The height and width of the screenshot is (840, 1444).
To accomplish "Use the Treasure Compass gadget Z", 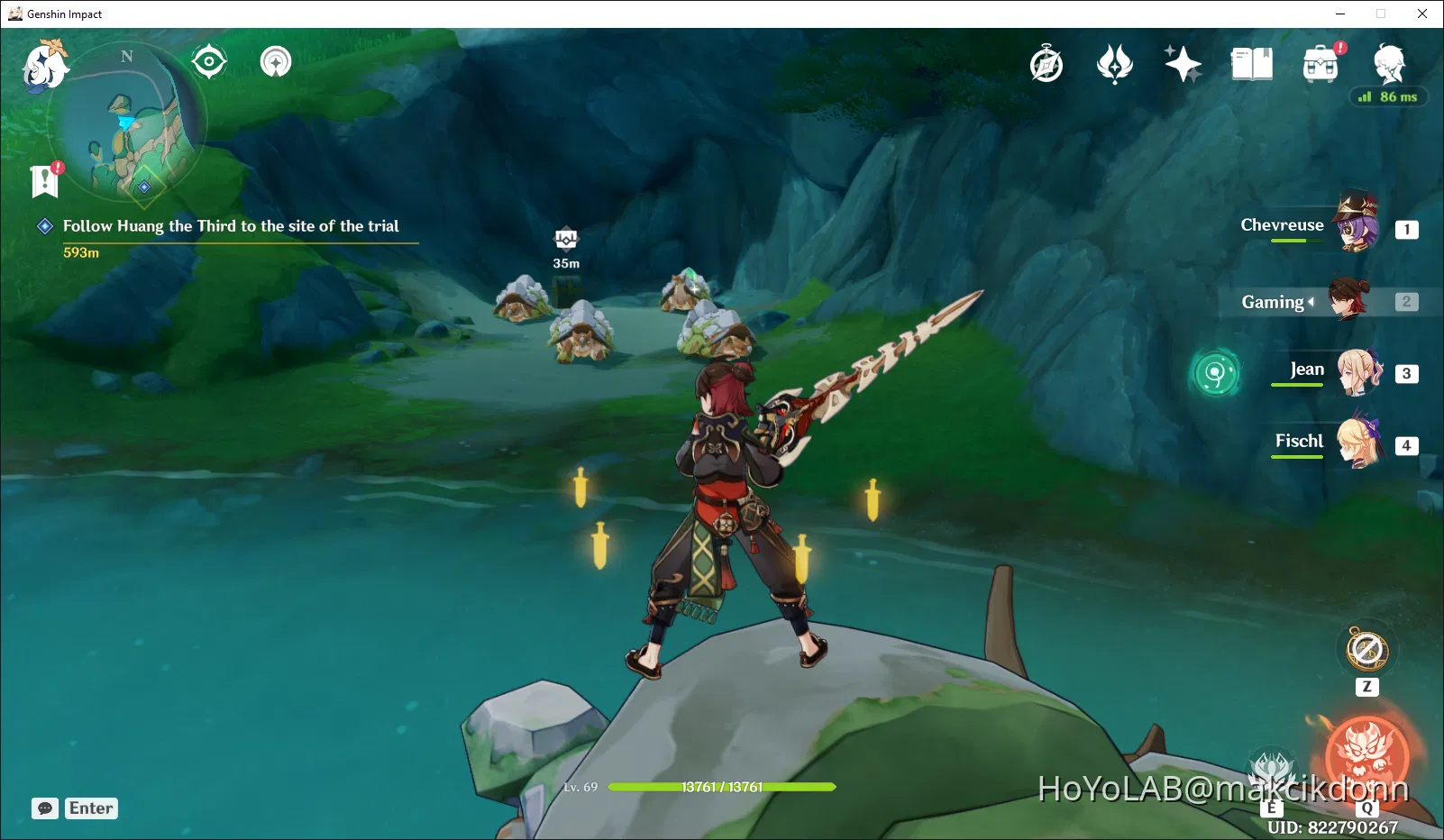I will click(x=1365, y=649).
